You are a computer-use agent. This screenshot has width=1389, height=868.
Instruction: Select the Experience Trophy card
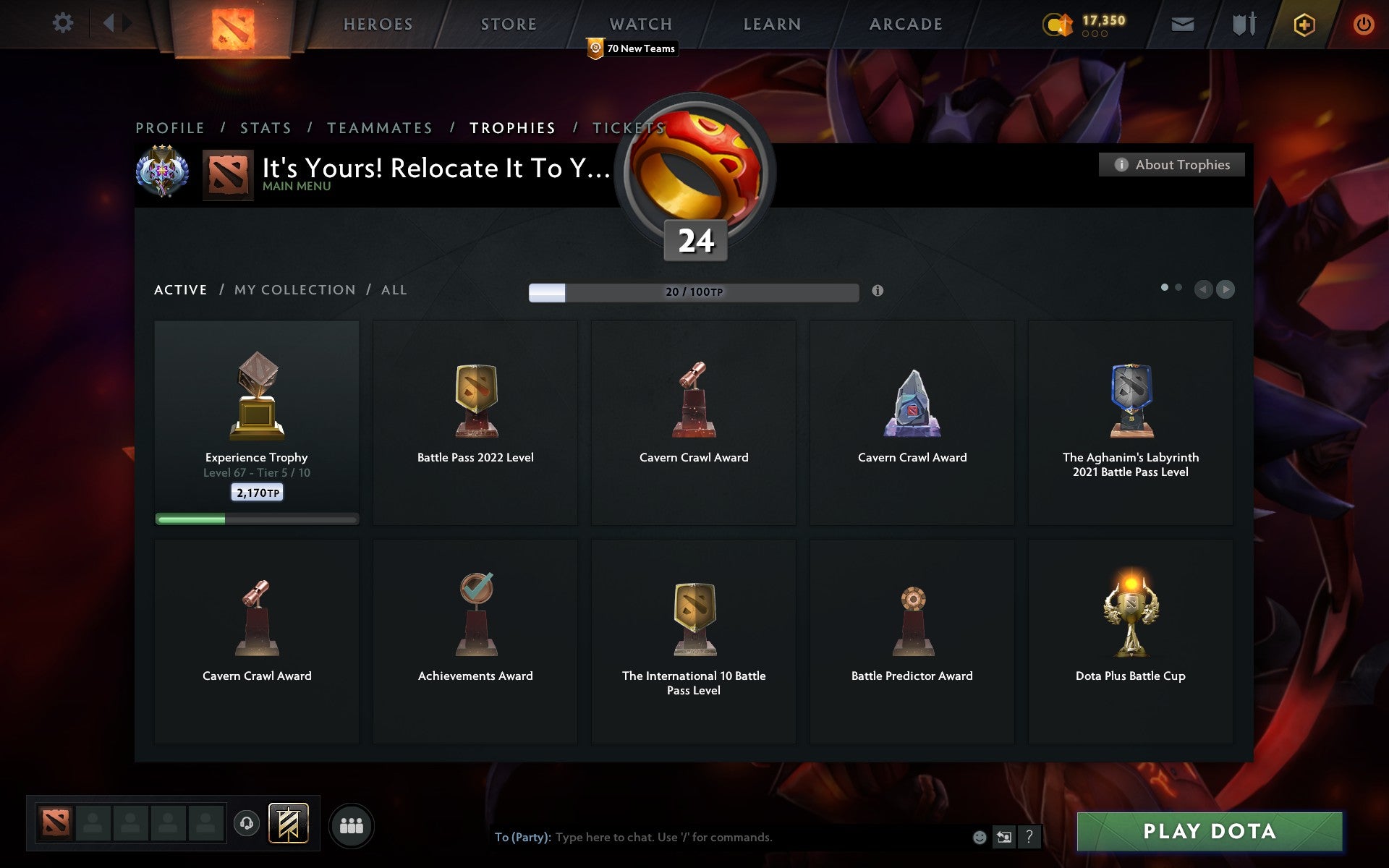pyautogui.click(x=256, y=423)
